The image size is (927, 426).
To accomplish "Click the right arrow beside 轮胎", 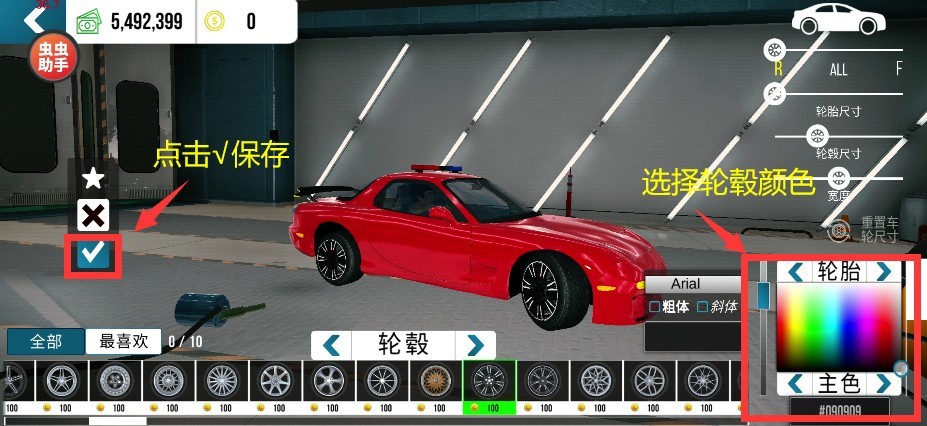I will coord(883,271).
